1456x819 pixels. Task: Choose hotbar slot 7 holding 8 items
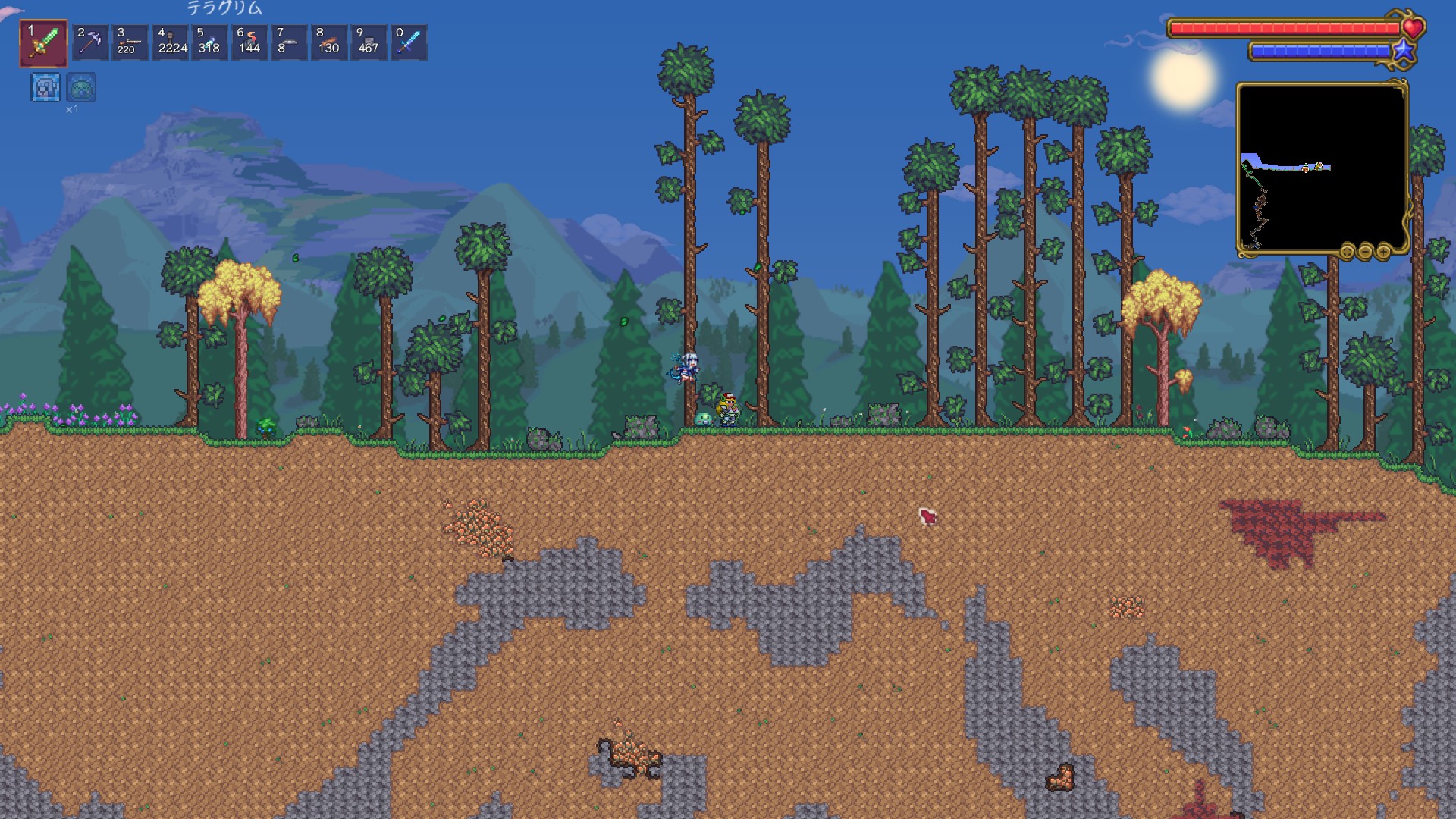[289, 42]
